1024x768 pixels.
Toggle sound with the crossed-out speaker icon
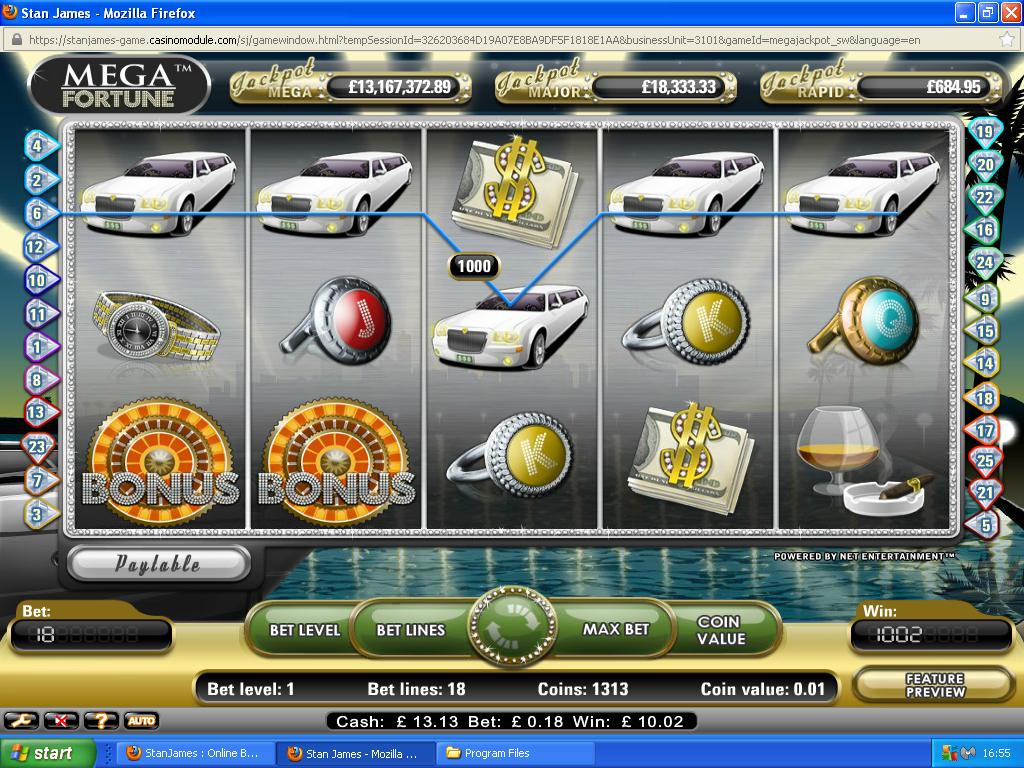(62, 720)
